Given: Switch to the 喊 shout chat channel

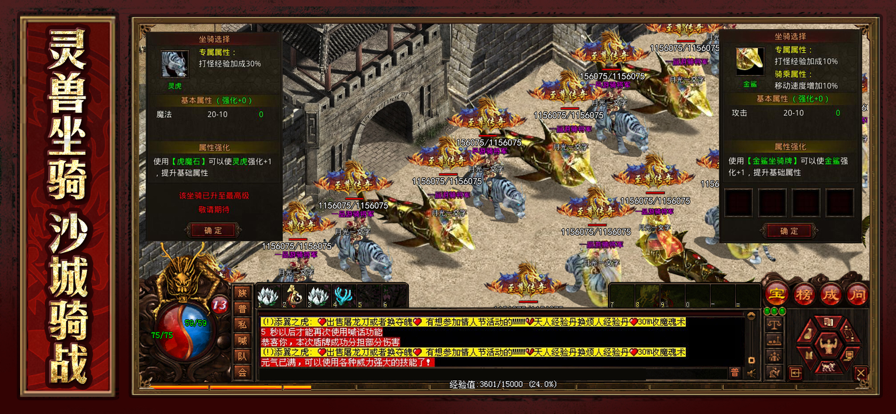Looking at the screenshot, I should (242, 340).
